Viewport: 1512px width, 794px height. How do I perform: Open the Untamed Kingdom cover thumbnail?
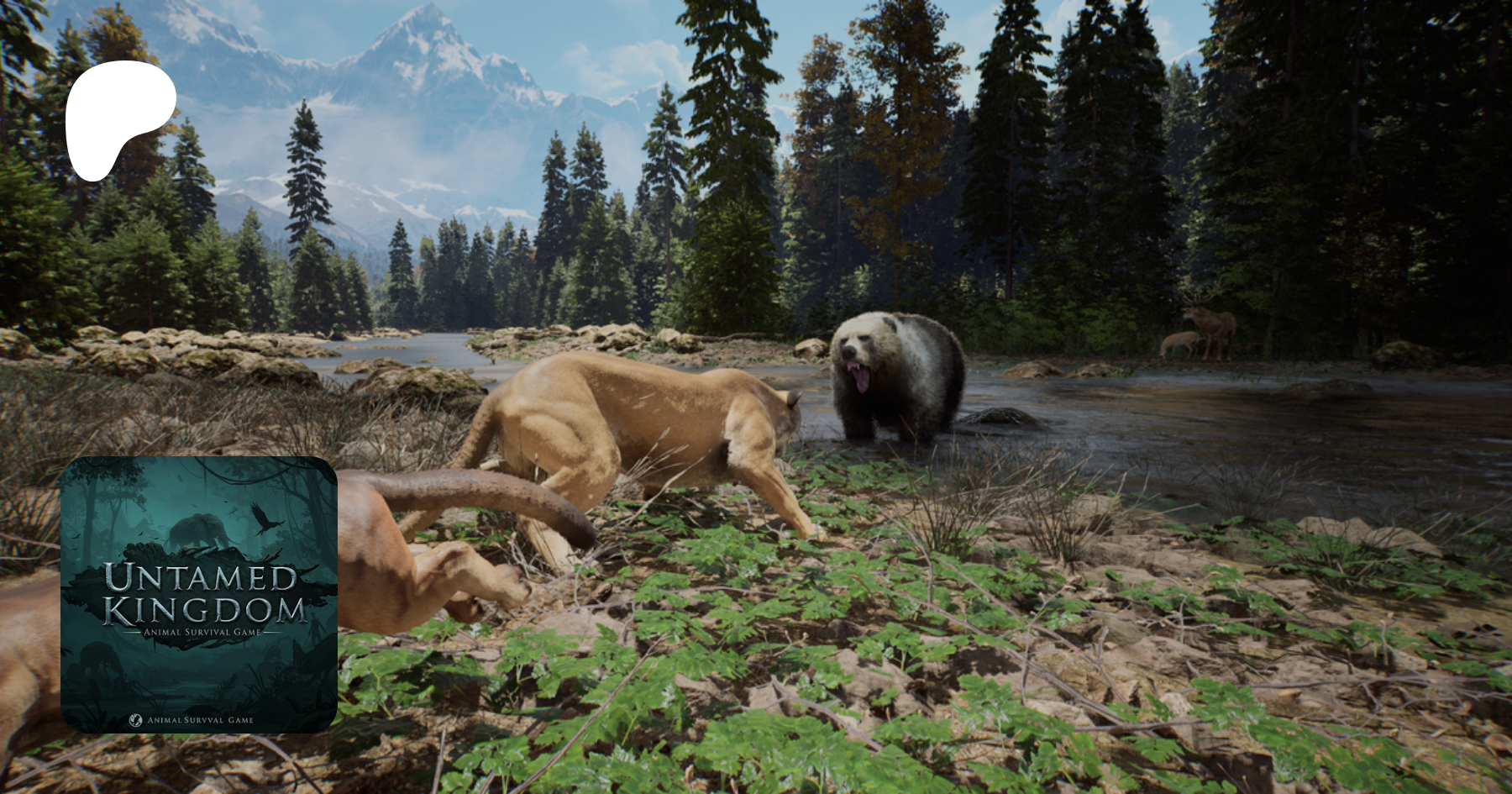pos(199,594)
